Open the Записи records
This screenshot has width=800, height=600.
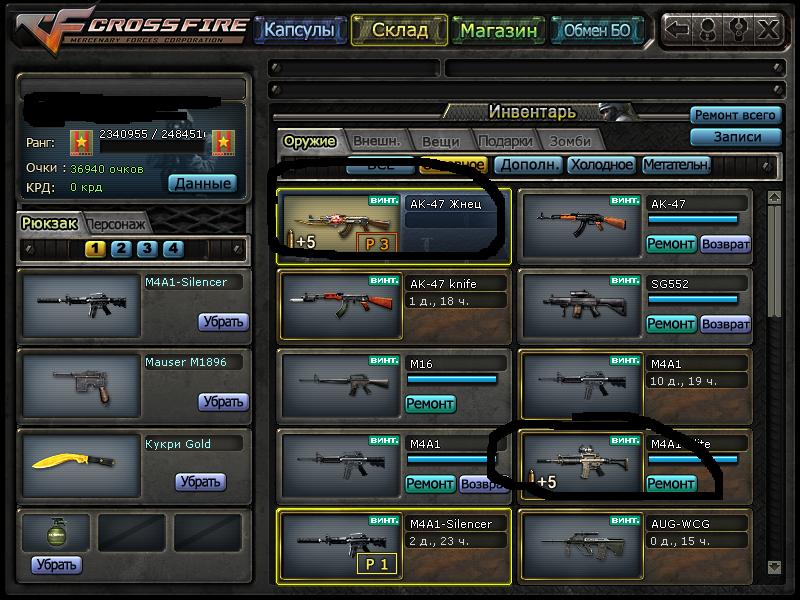point(735,137)
